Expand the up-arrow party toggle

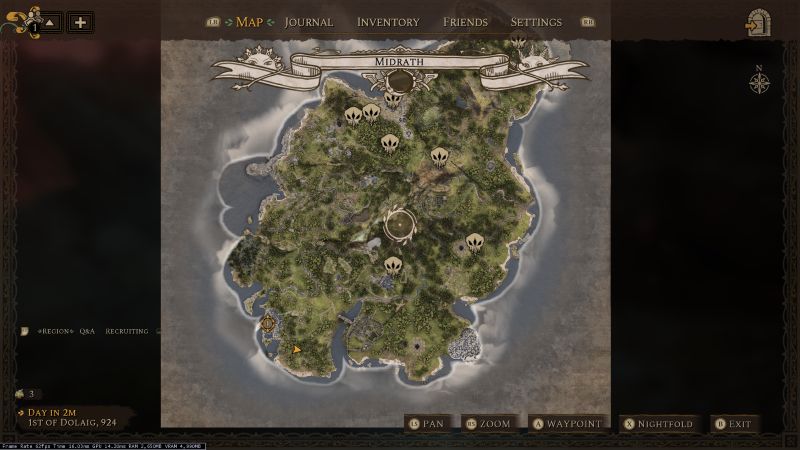50,22
